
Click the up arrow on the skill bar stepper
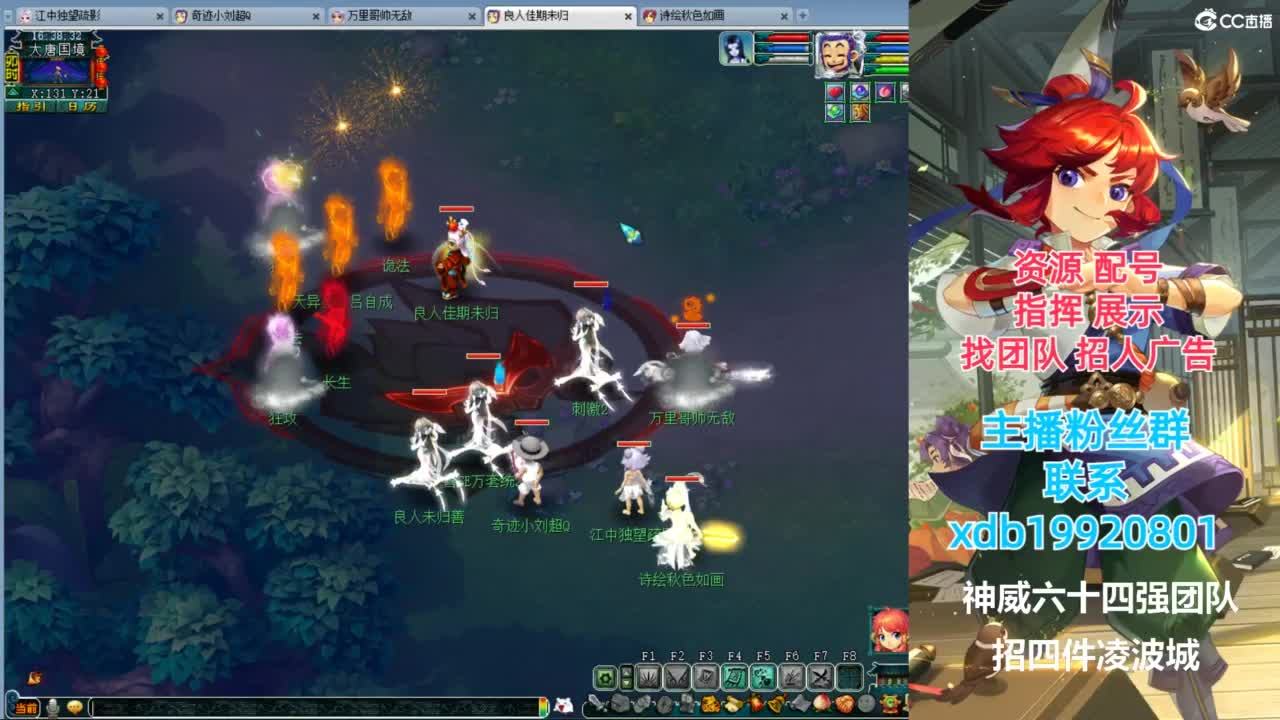pyautogui.click(x=626, y=673)
